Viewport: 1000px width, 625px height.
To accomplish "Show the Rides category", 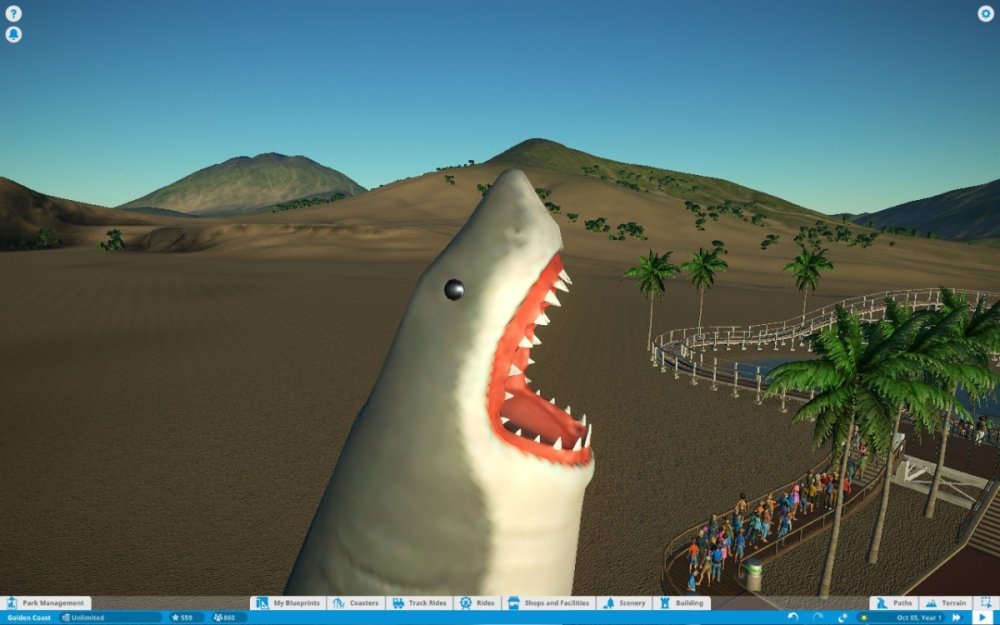I will pos(477,603).
